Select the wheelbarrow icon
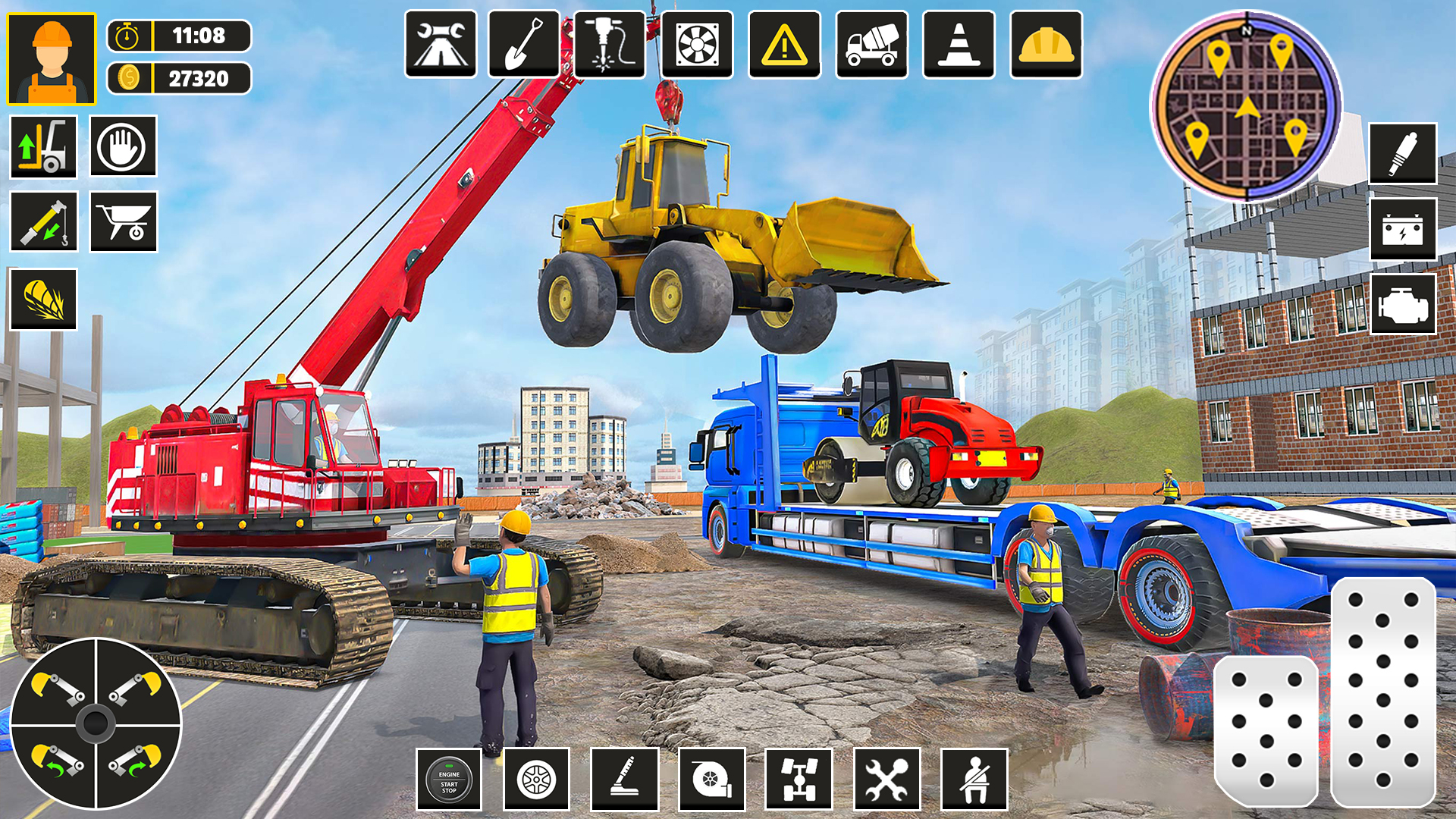Viewport: 1456px width, 819px height. 124,222
